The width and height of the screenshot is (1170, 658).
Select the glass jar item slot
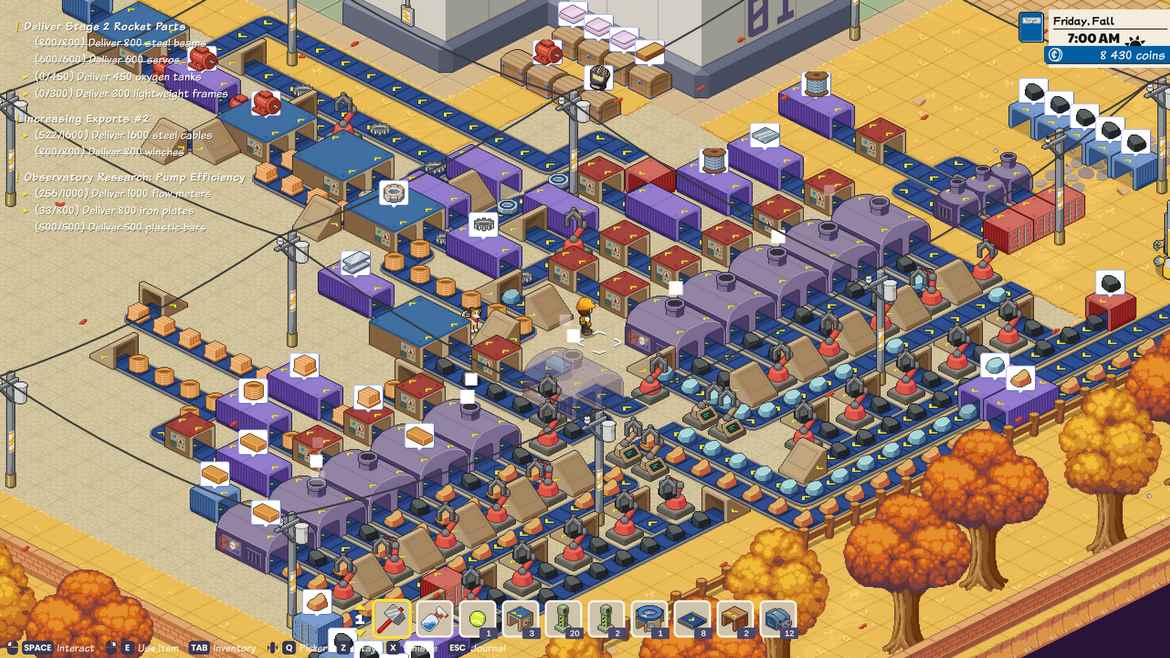pyautogui.click(x=434, y=620)
